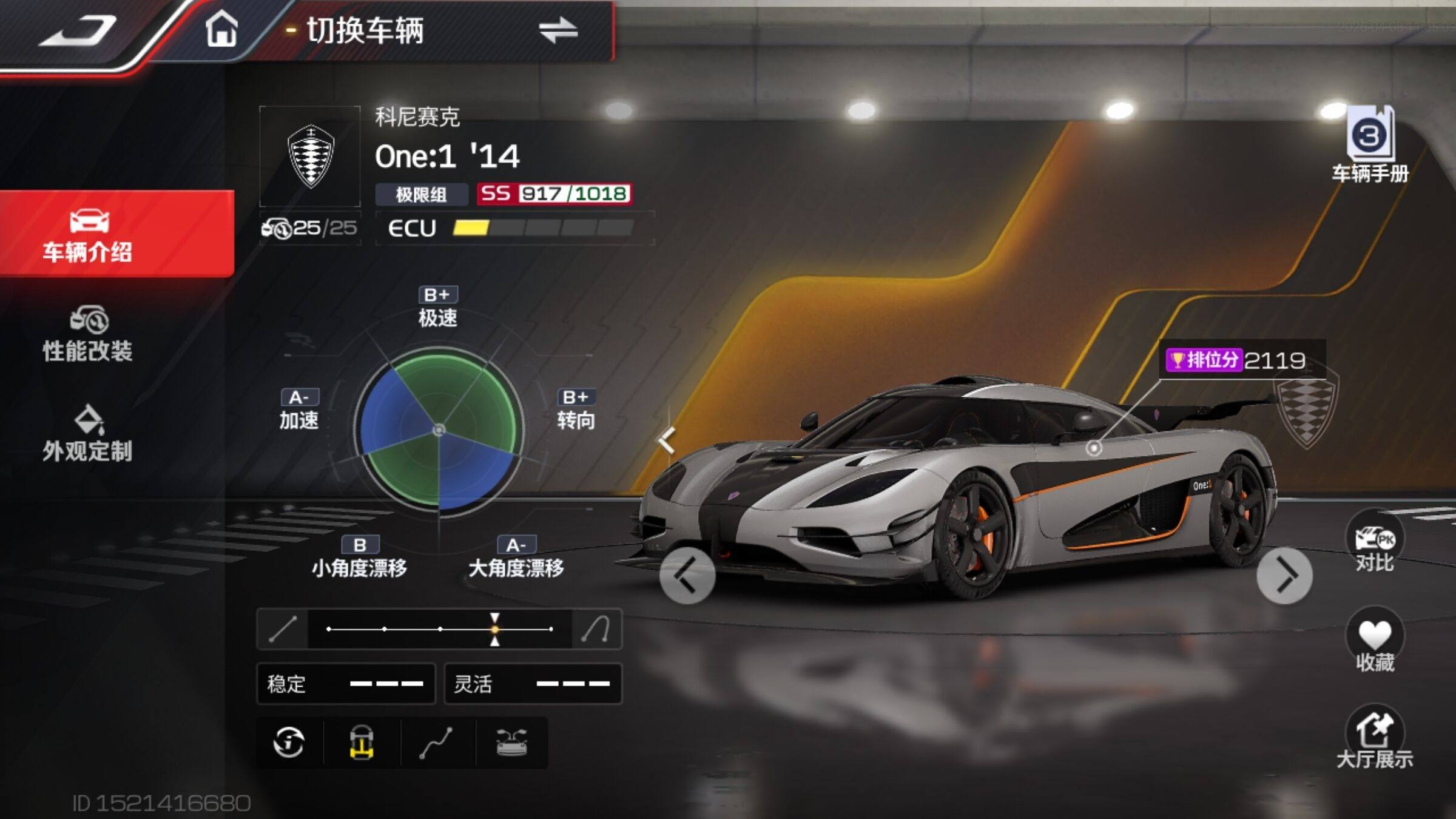Open the 对比 PK comparison

point(1375,543)
